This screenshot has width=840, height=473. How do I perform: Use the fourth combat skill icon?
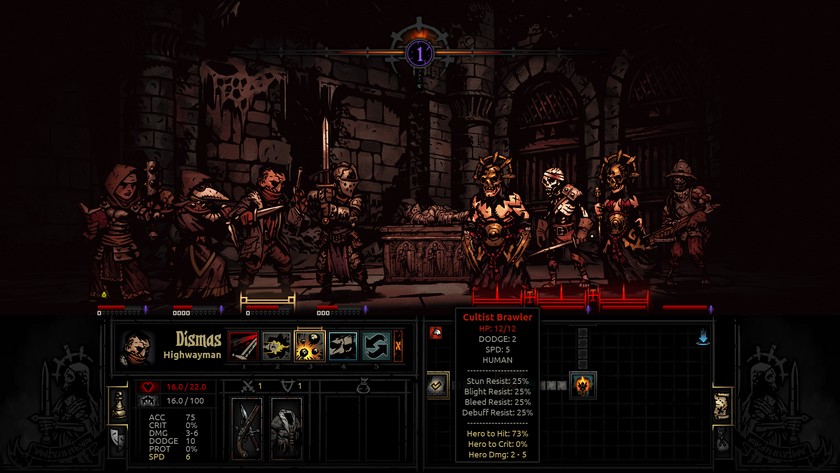(x=343, y=346)
